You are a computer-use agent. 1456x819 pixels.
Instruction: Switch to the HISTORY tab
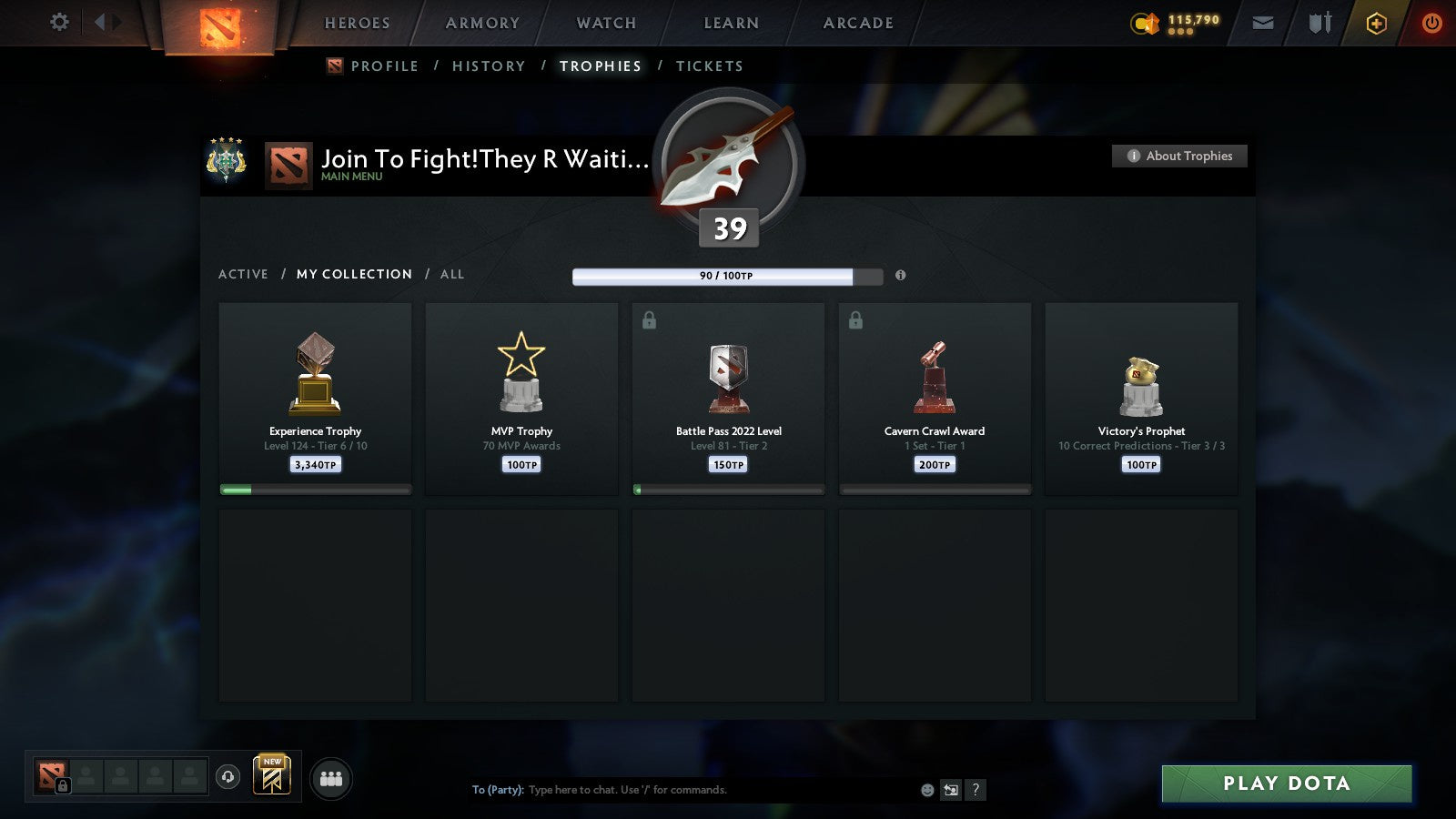point(489,66)
